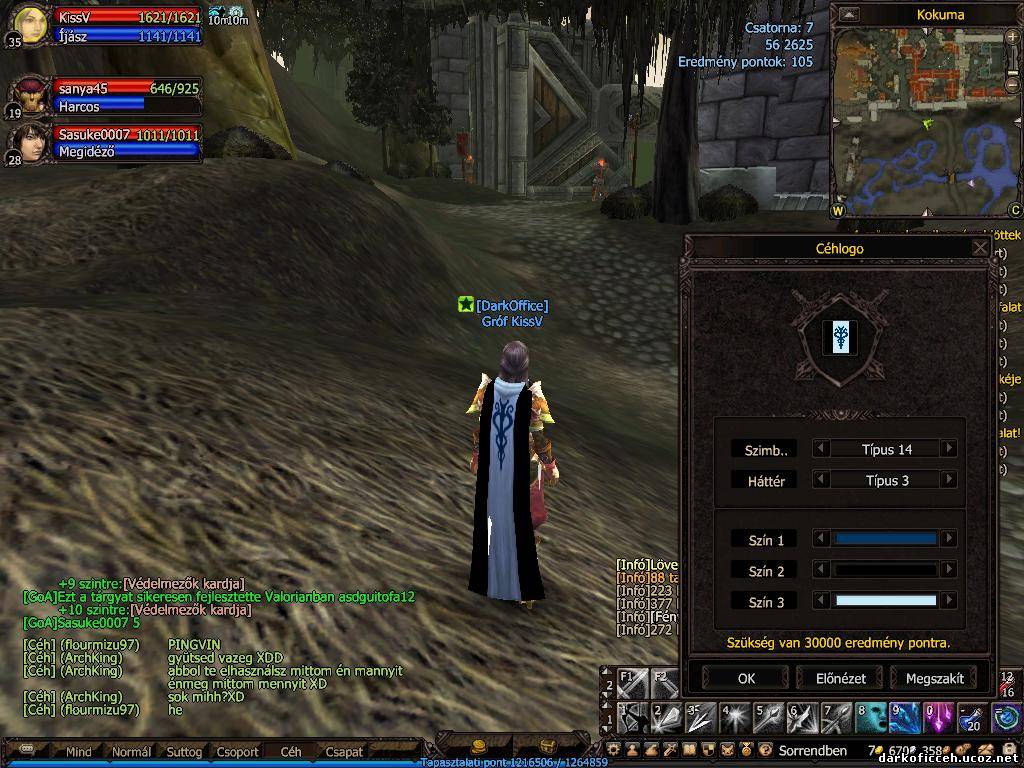
Task: Open the world map with W button
Action: [x=838, y=211]
